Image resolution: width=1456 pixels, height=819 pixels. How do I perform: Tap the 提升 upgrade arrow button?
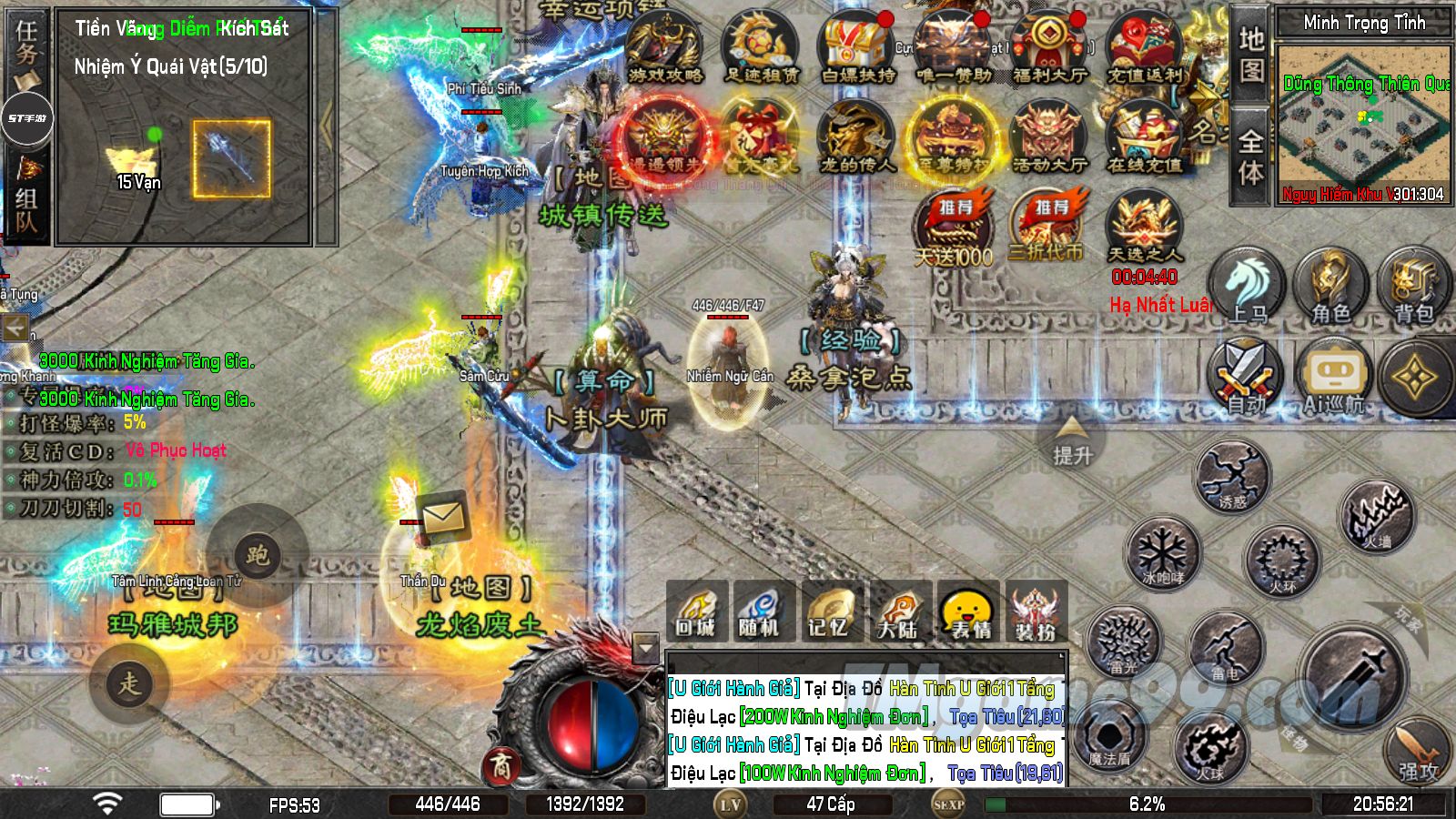1072,441
